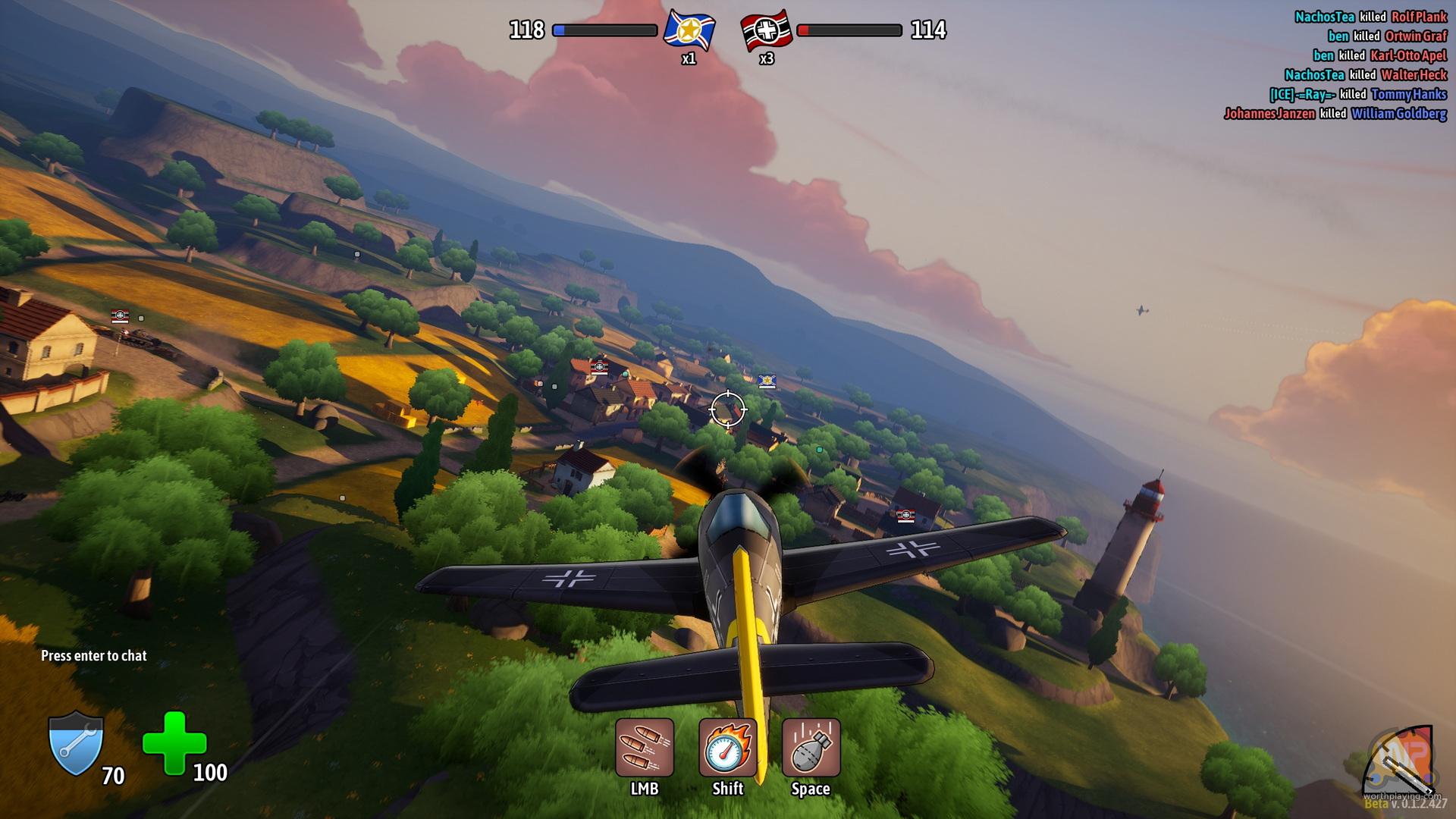Choose the bomb drop ability icon
The width and height of the screenshot is (1456, 819).
tap(811, 748)
